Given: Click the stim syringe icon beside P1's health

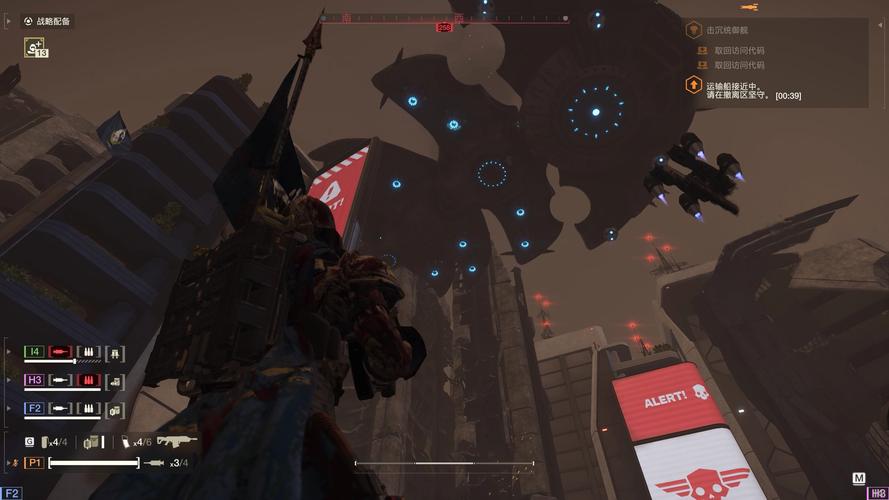Looking at the screenshot, I should [154, 462].
